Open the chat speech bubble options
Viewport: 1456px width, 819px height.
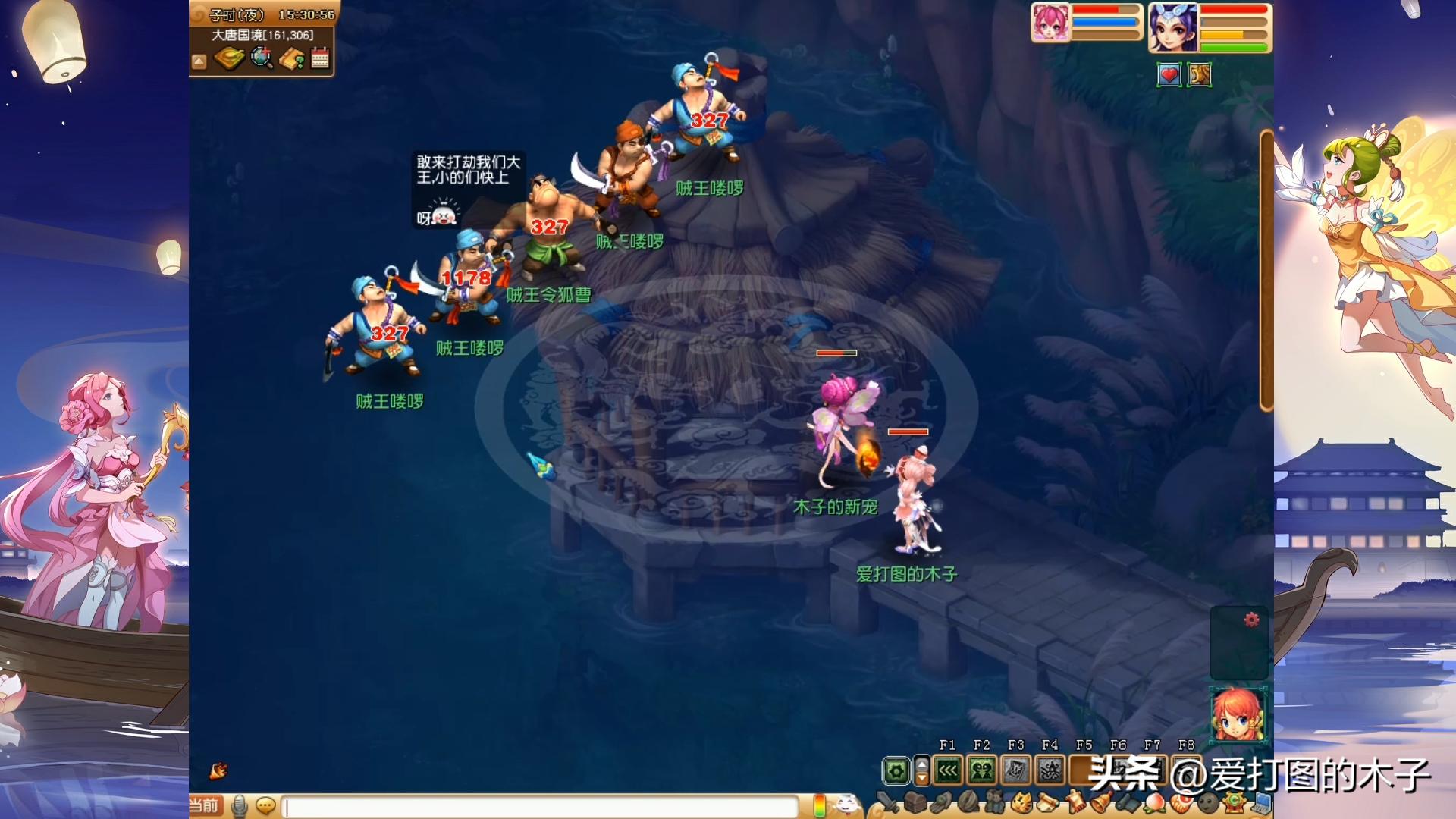pos(265,805)
